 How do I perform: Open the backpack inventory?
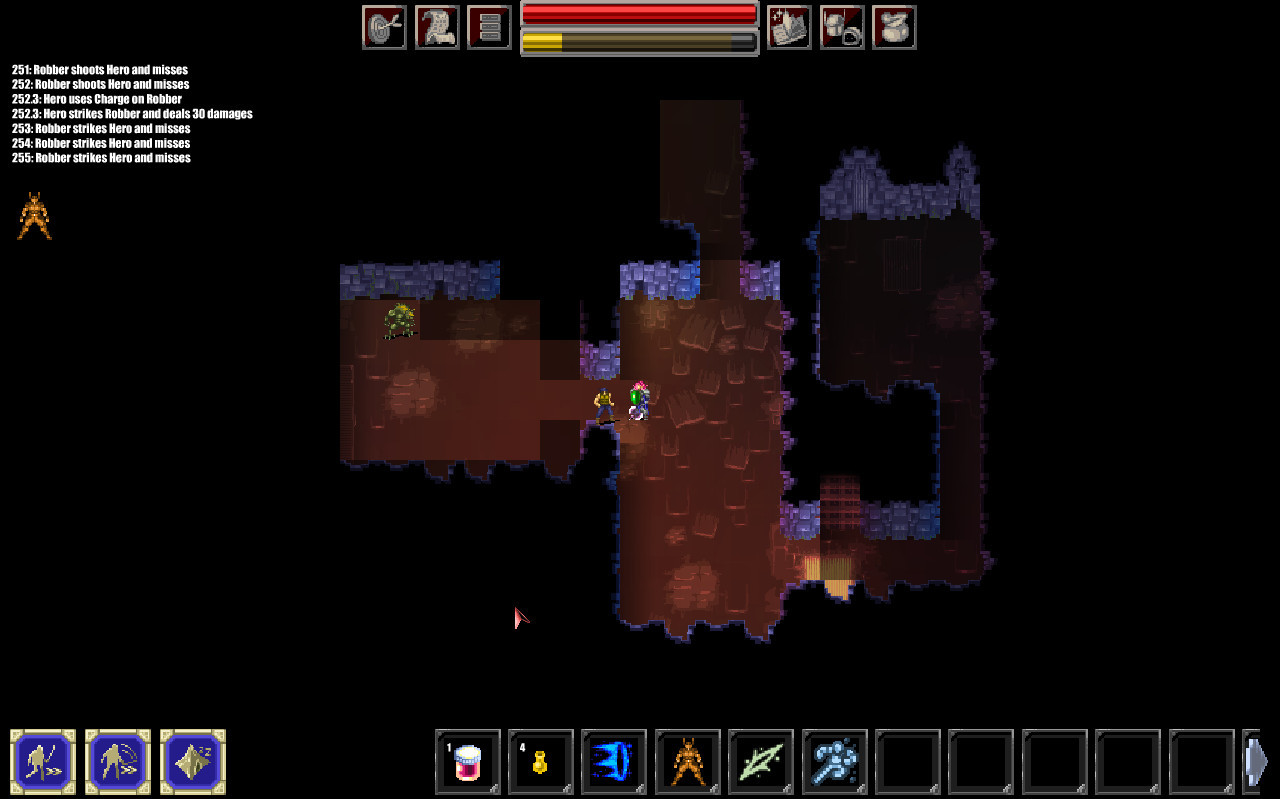pos(894,27)
